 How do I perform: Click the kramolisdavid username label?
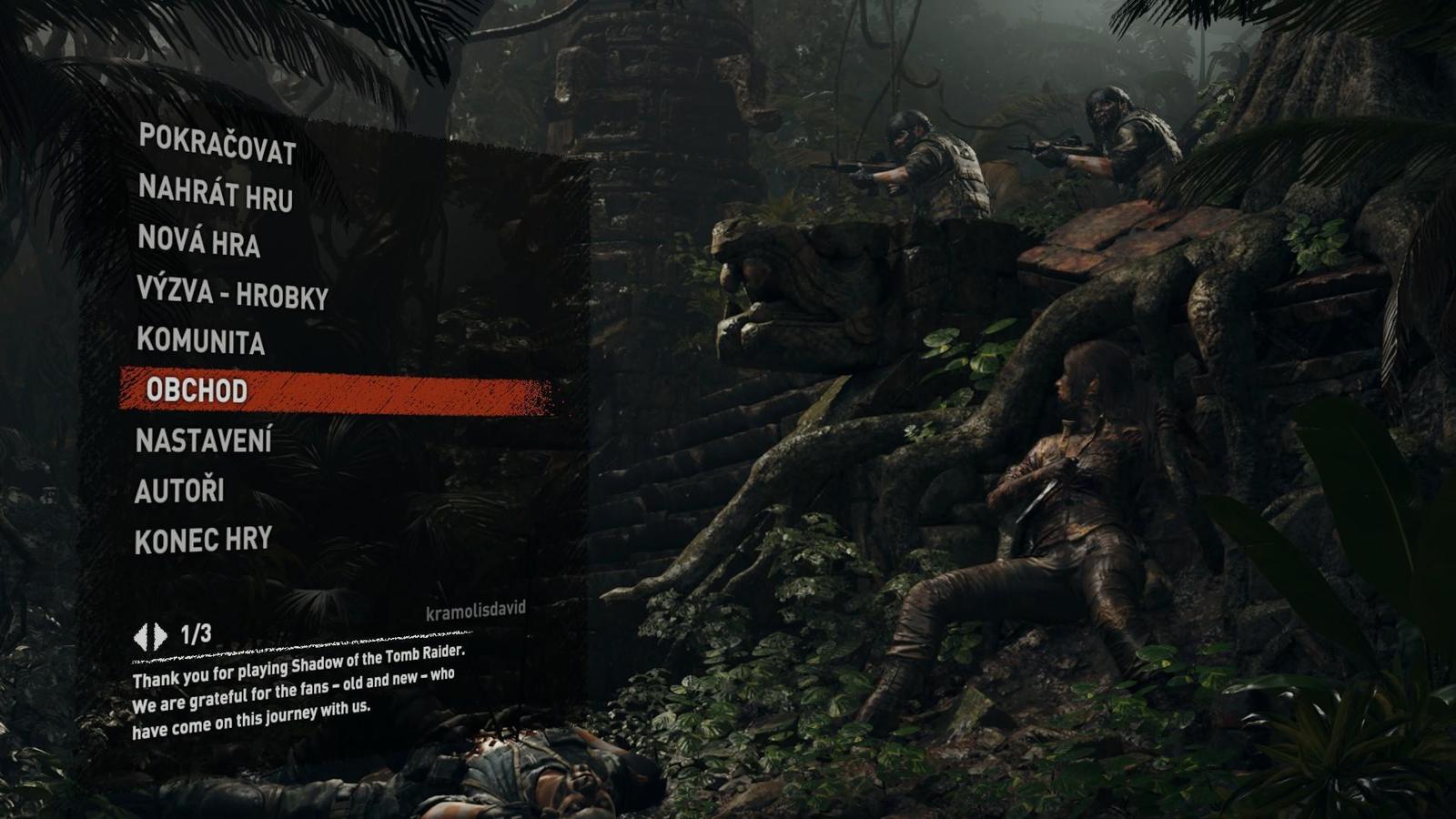pyautogui.click(x=477, y=612)
